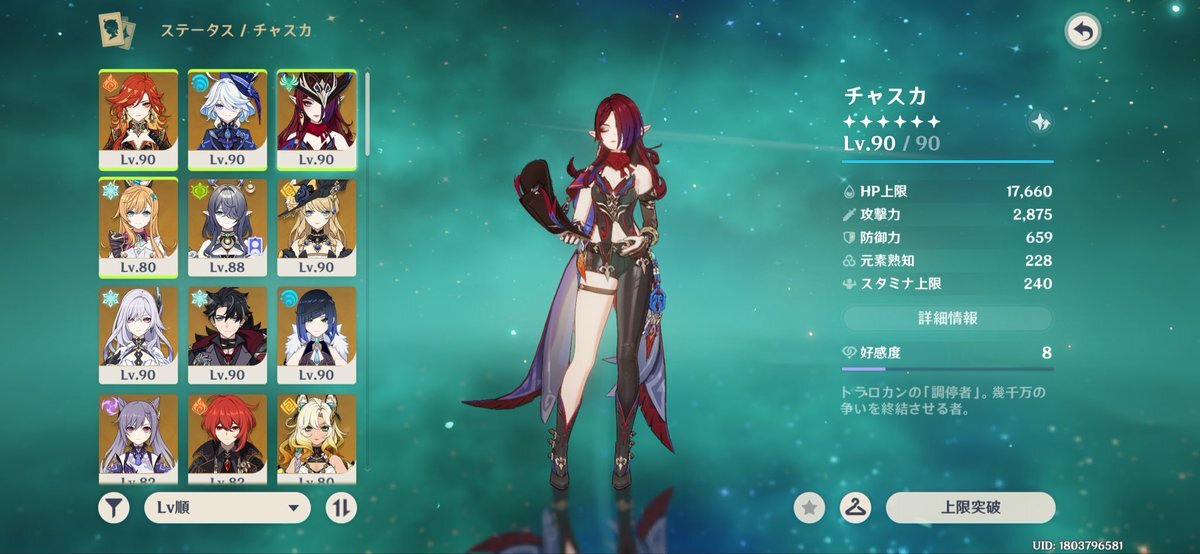Open the 好感度 friendship level row
This screenshot has height=554, width=1200.
tap(947, 353)
